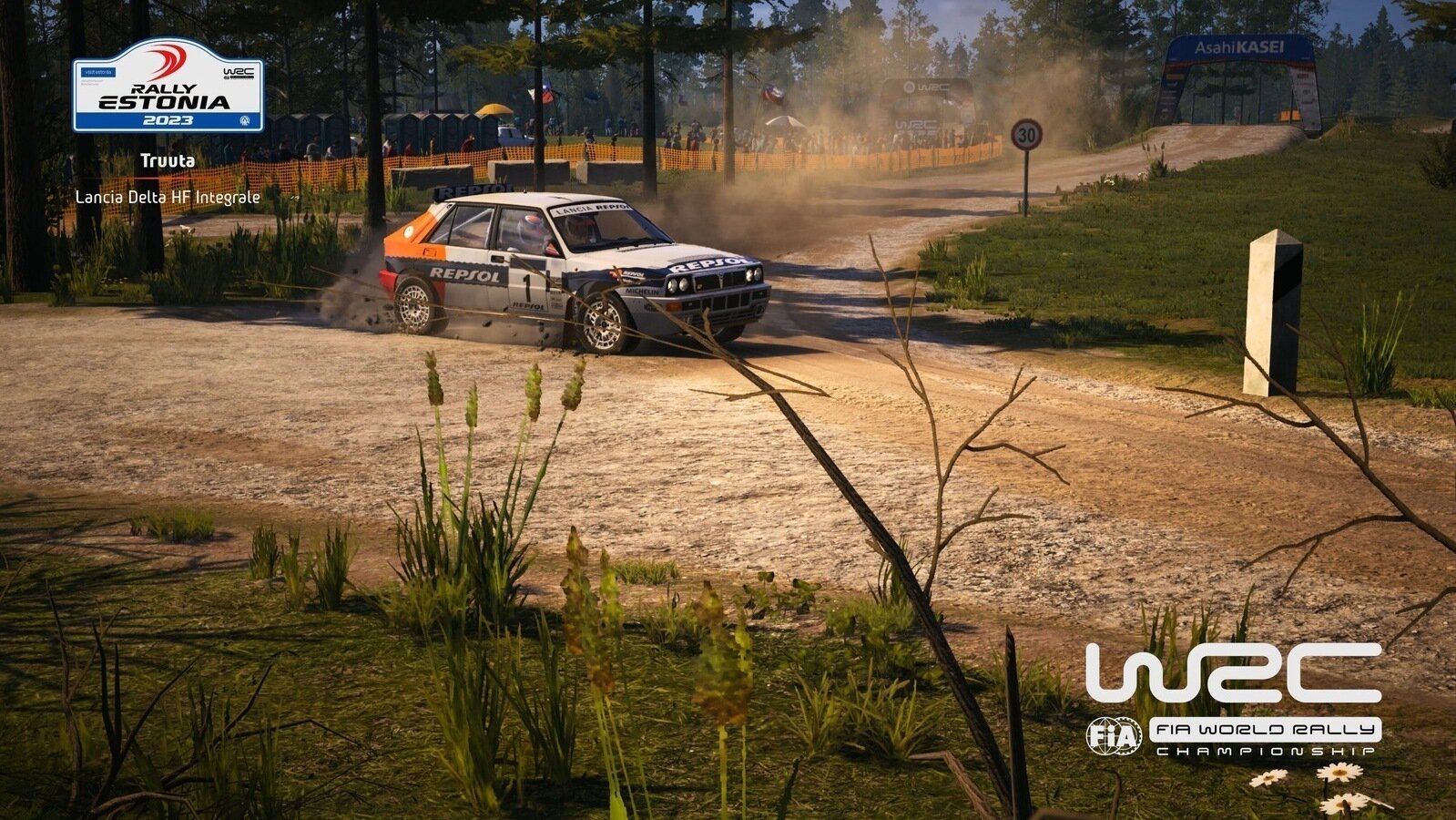Image resolution: width=1456 pixels, height=820 pixels.
Task: Select the Truuta stage name label
Action: tap(168, 161)
